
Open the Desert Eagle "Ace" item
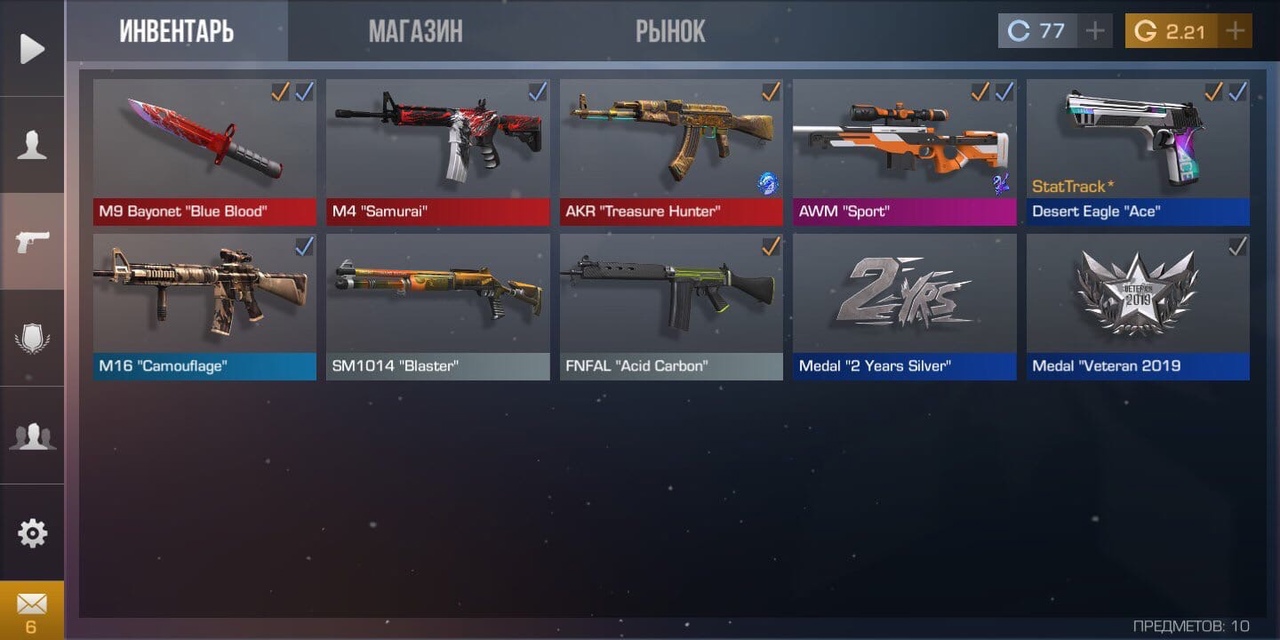coord(1137,152)
